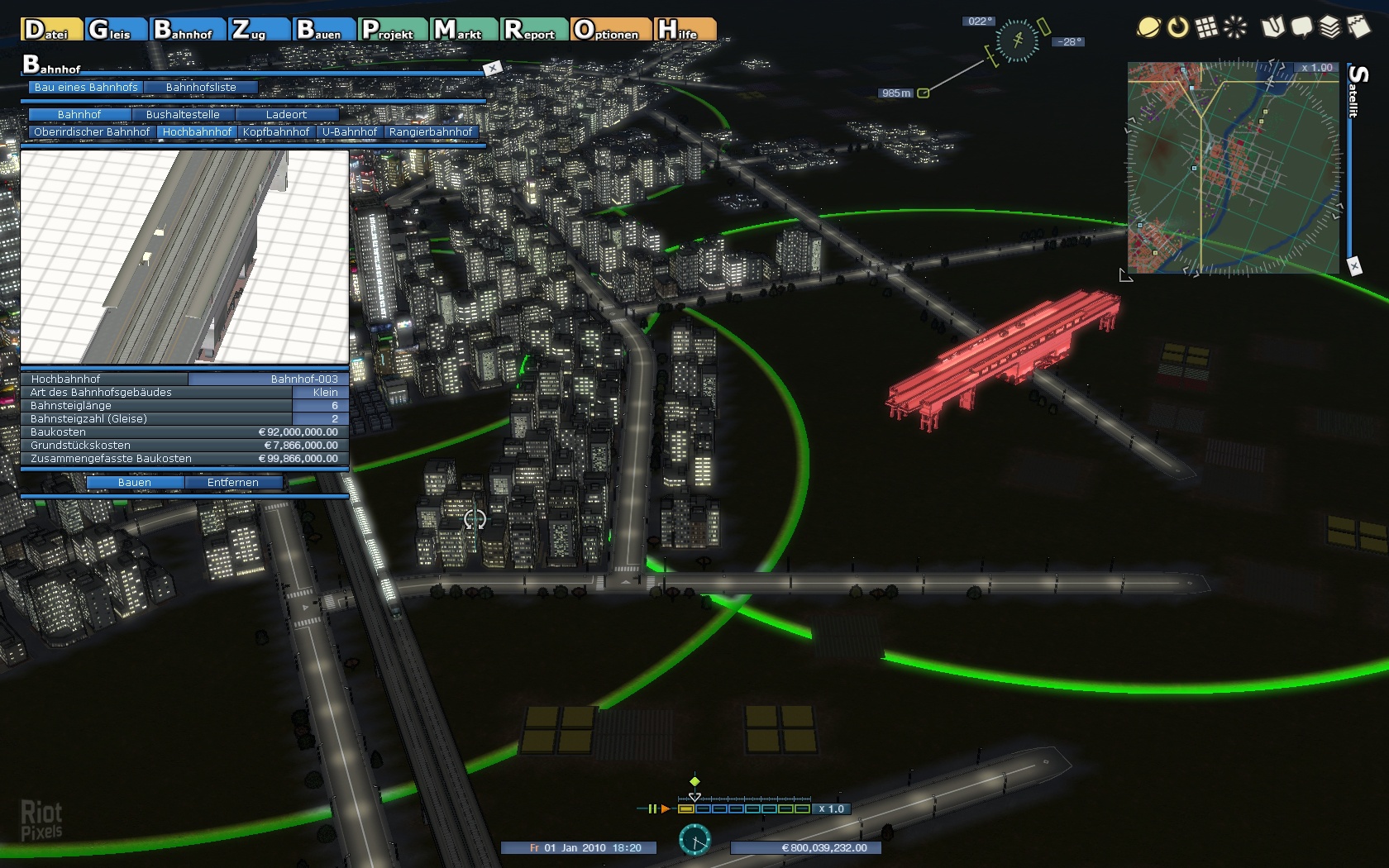Open the Projekt menu
Screen dimensions: 1389x868
[x=392, y=30]
